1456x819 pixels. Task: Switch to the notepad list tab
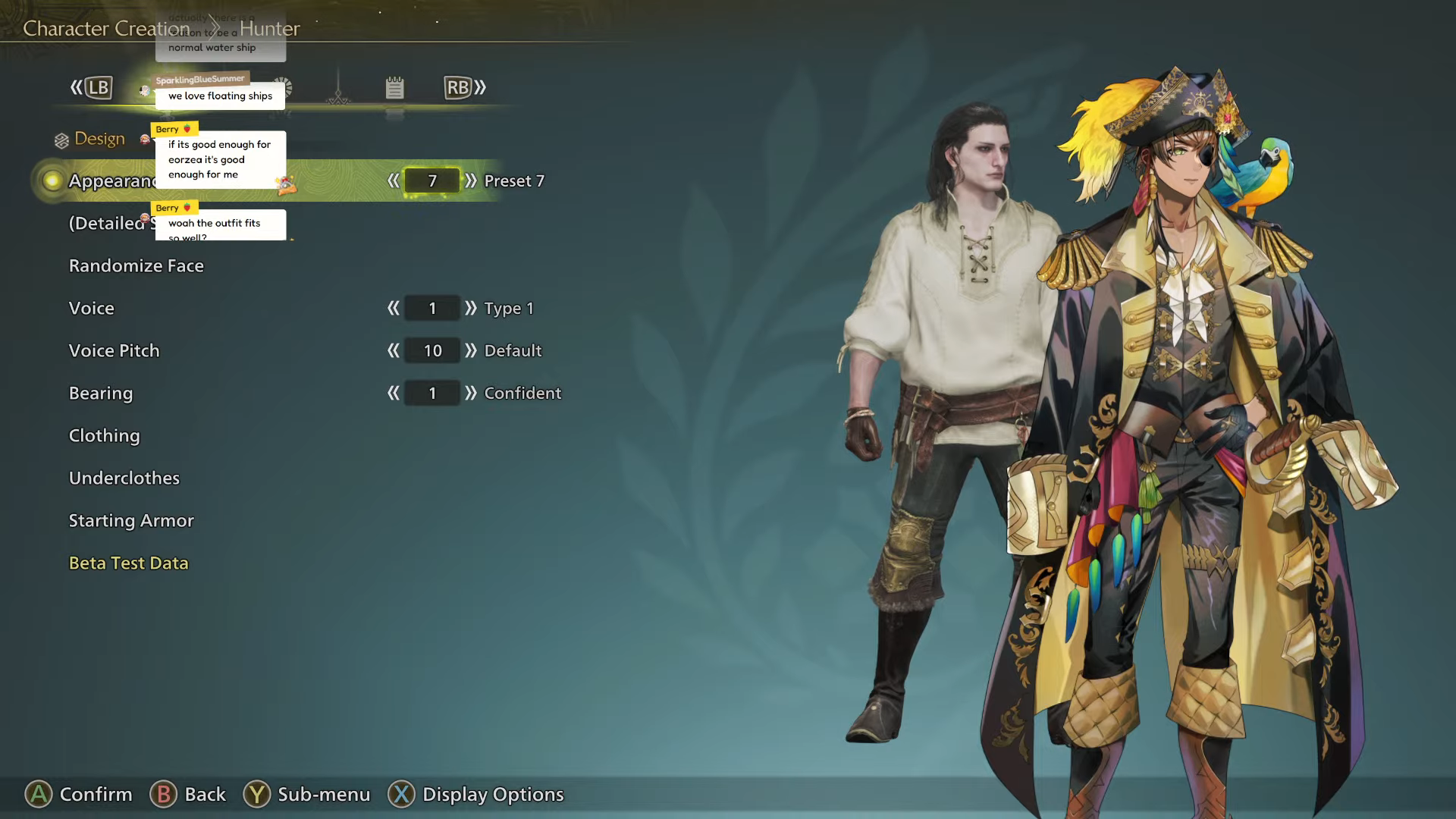tap(394, 88)
